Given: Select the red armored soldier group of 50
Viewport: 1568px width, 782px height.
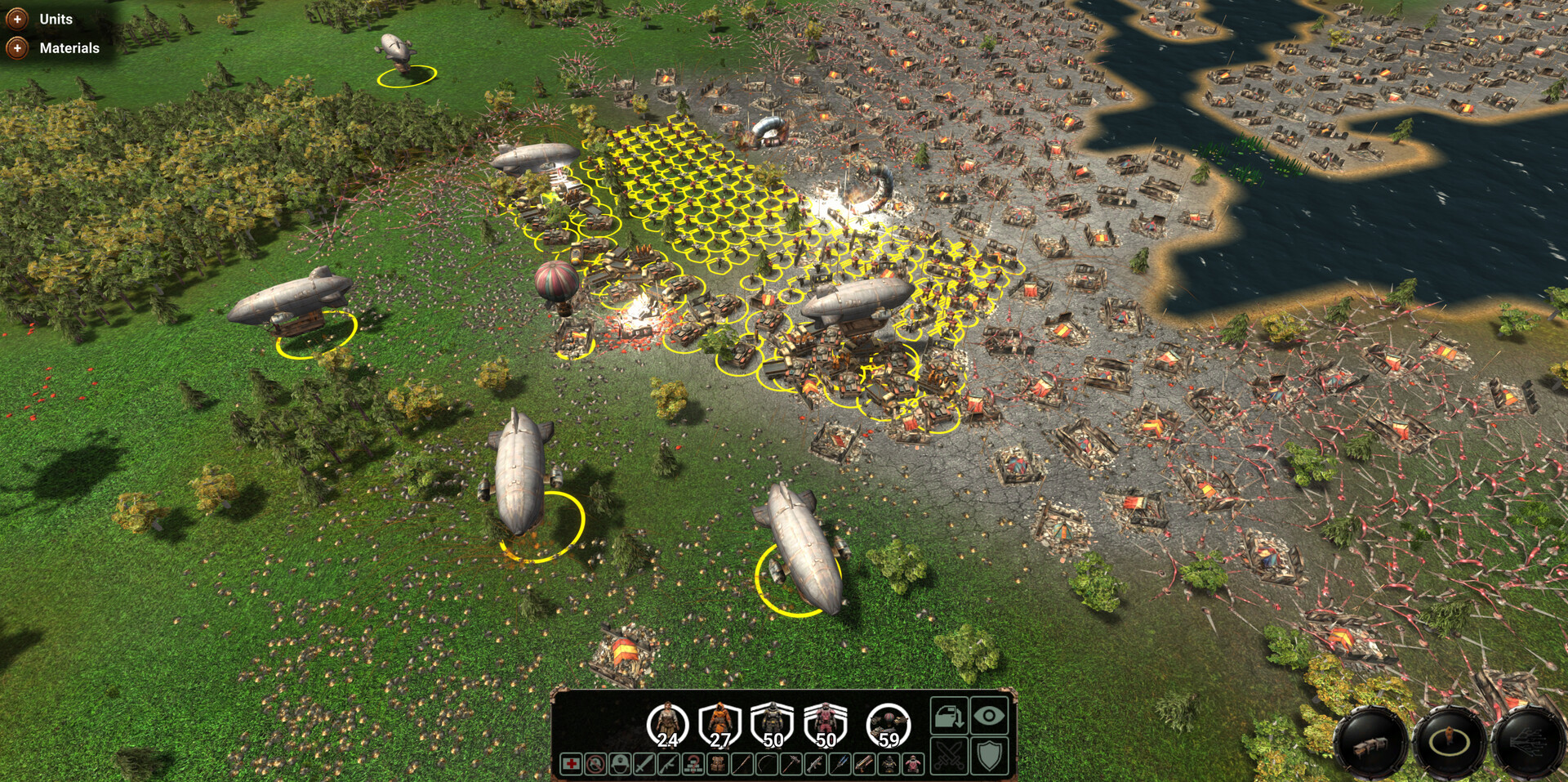Looking at the screenshot, I should pyautogui.click(x=825, y=726).
